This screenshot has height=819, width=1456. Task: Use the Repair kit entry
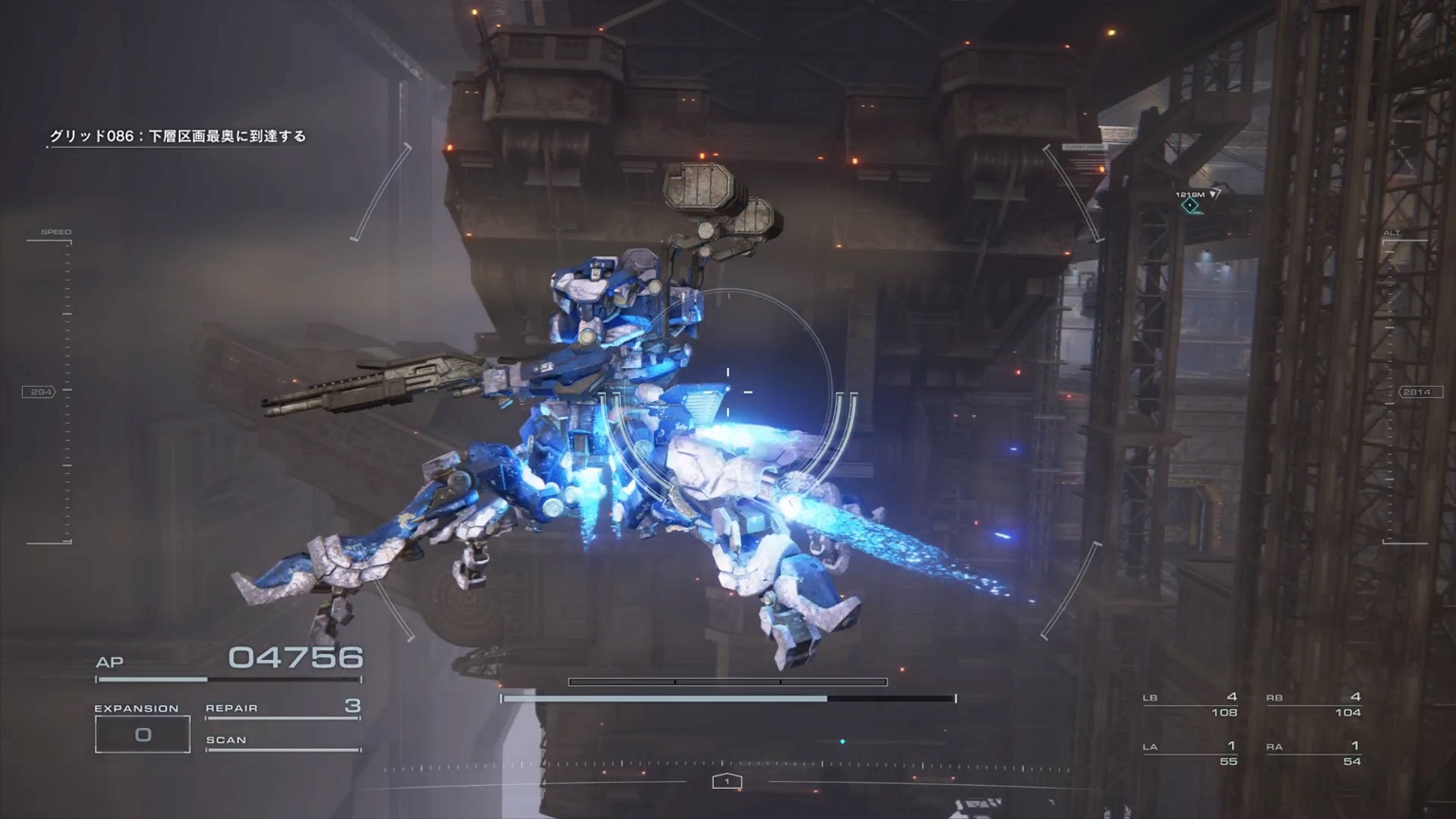(282, 708)
